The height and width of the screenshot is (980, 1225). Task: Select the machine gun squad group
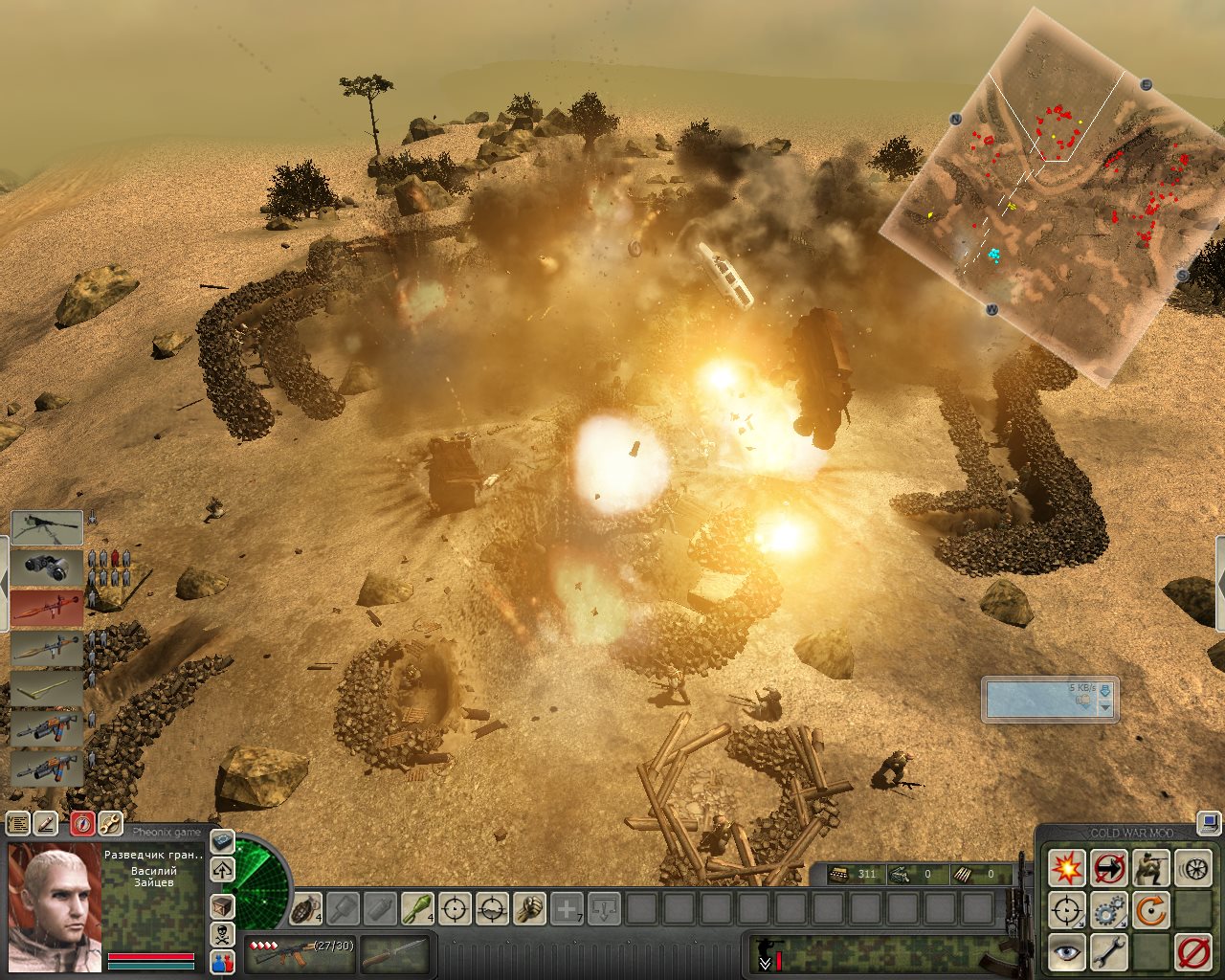point(46,527)
